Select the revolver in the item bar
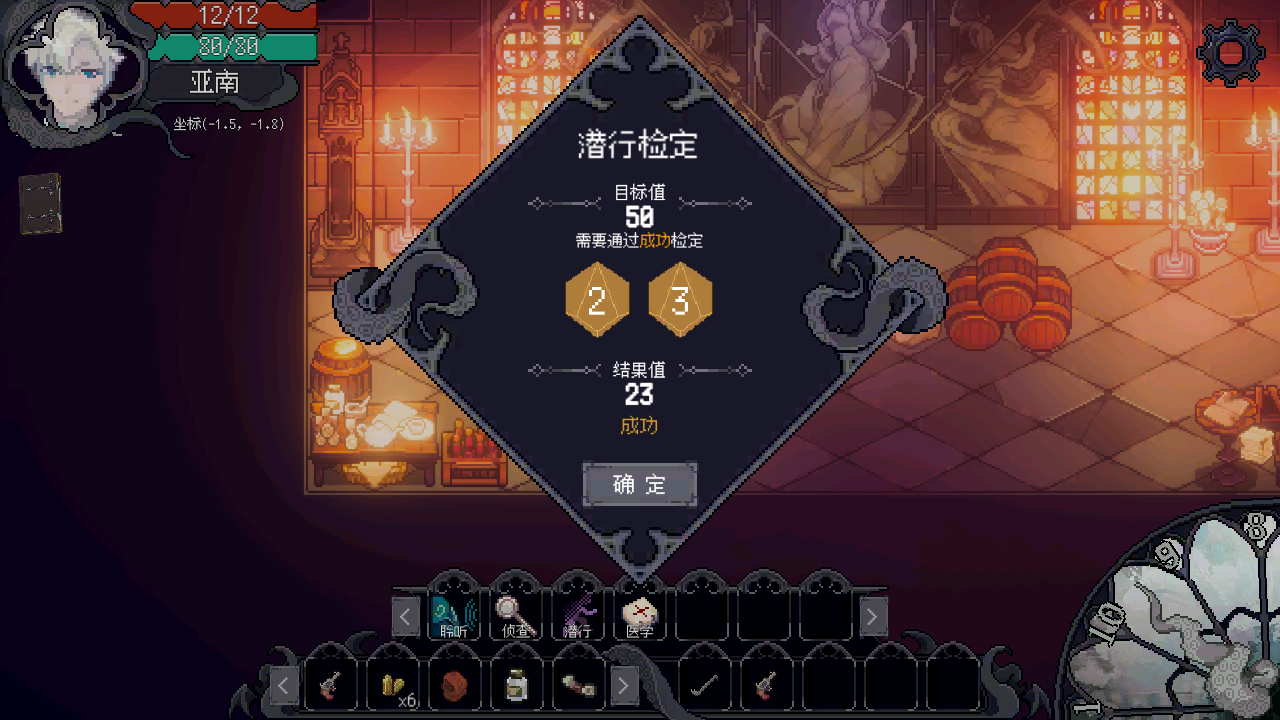This screenshot has width=1280, height=720. click(330, 685)
